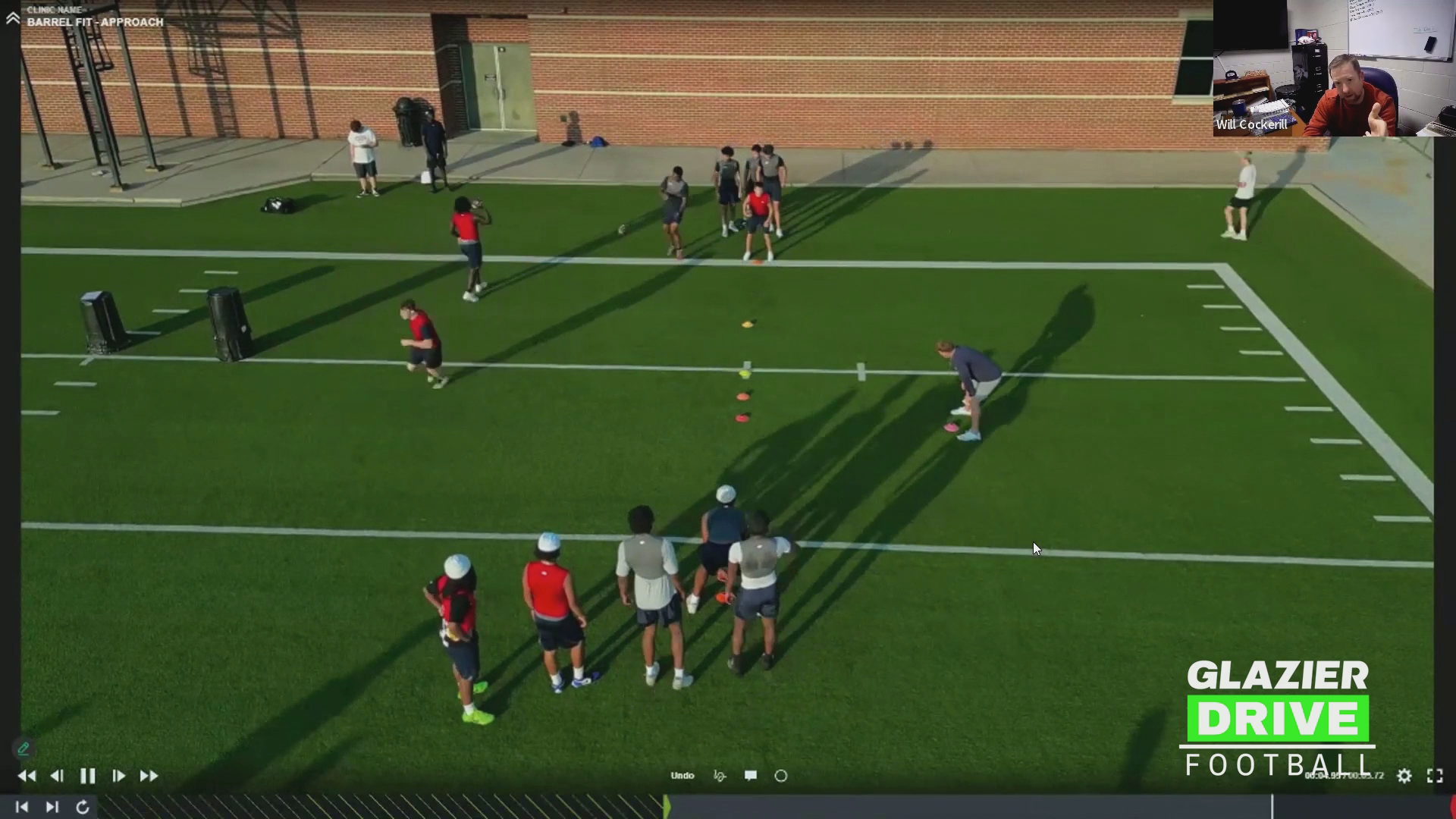Click the green pencil edit icon
This screenshot has height=819, width=1456.
pyautogui.click(x=24, y=748)
